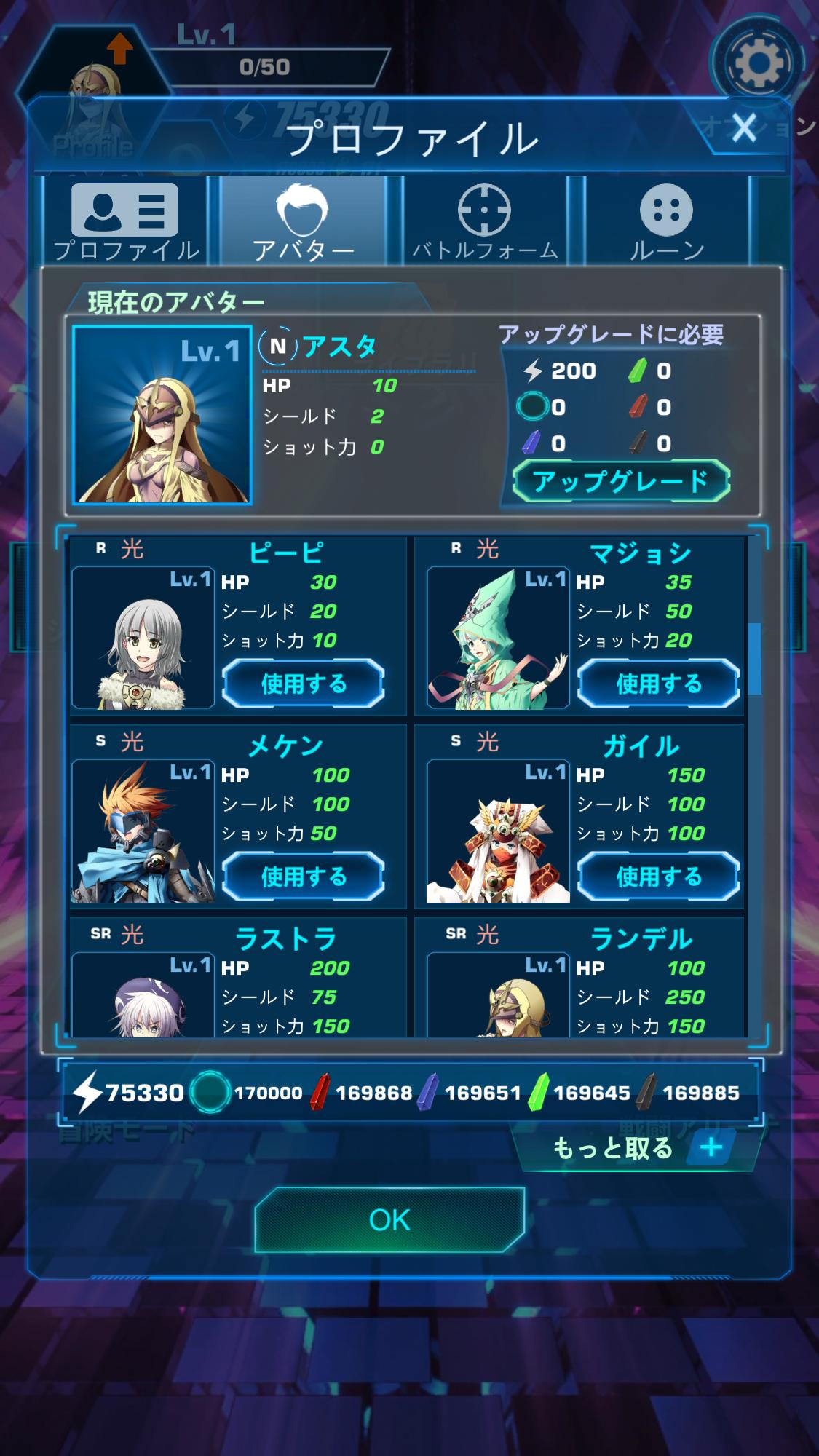Select the ピーピ character portrait

[x=143, y=638]
